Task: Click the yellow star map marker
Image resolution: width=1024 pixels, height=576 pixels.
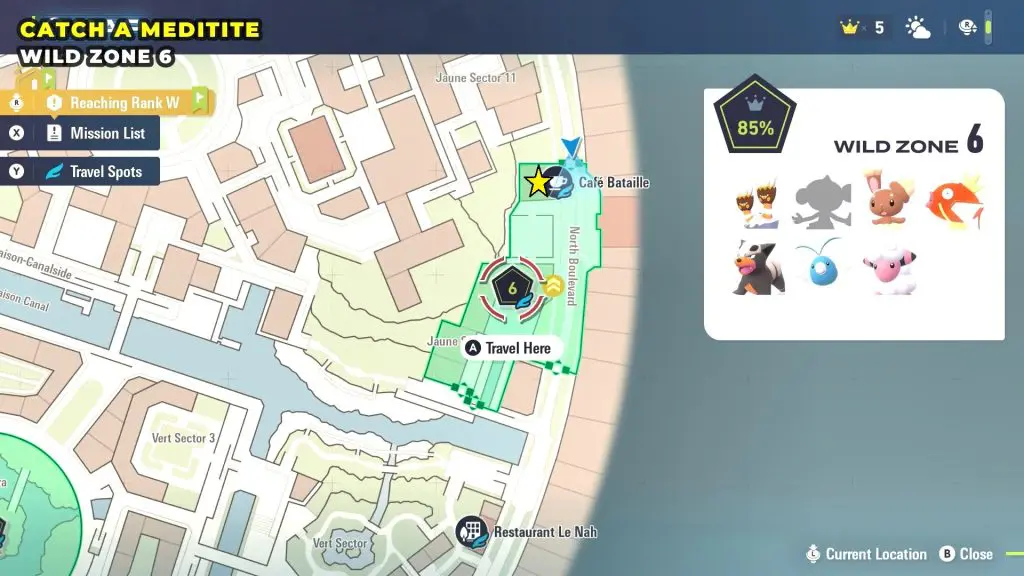Action: (538, 182)
